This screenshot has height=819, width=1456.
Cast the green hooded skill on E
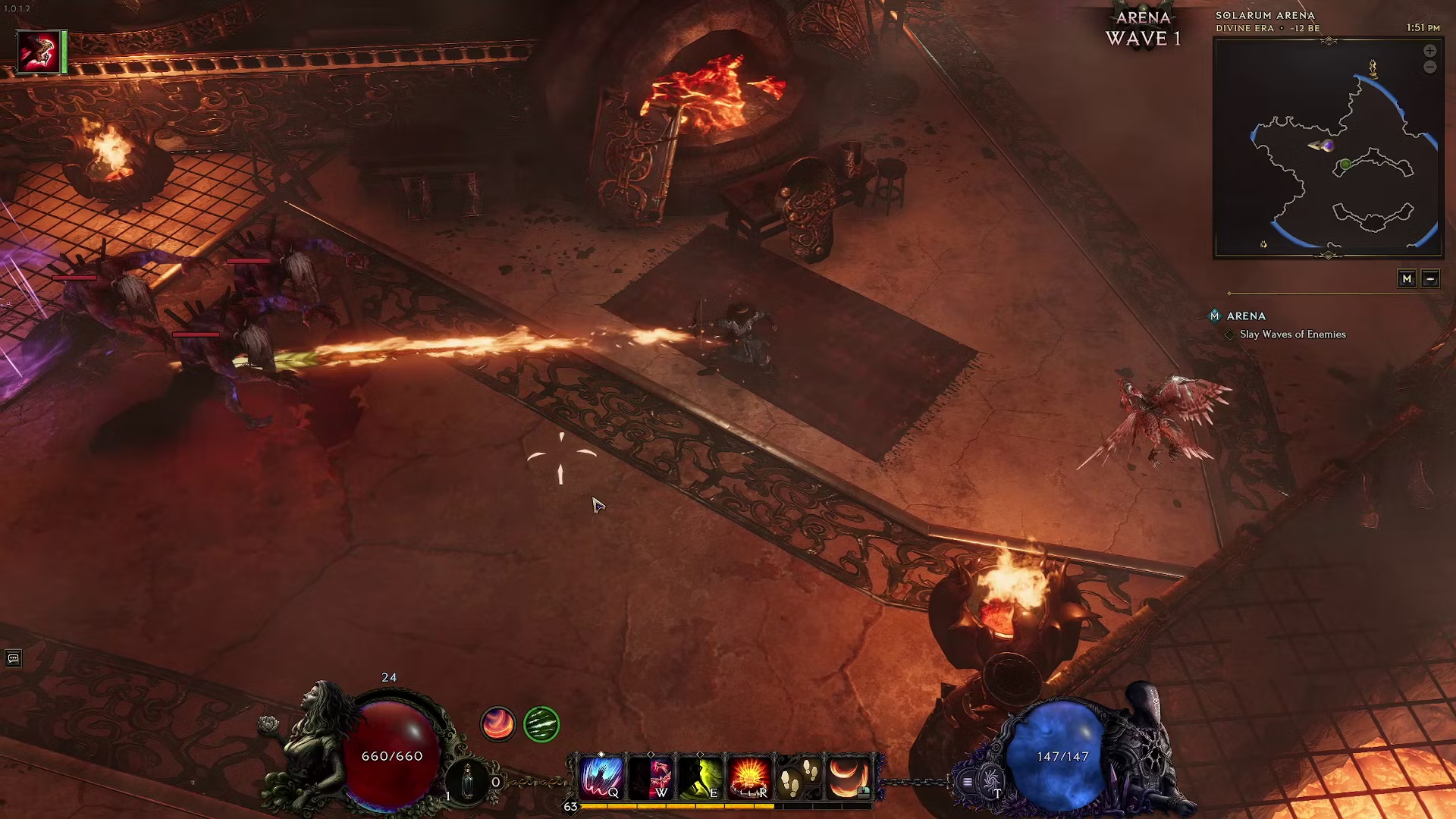(701, 777)
